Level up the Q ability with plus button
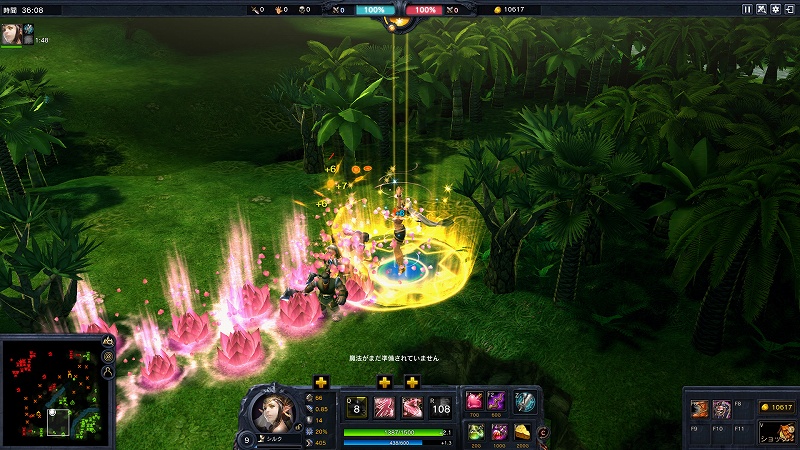Image resolution: width=800 pixels, height=450 pixels. pyautogui.click(x=321, y=383)
